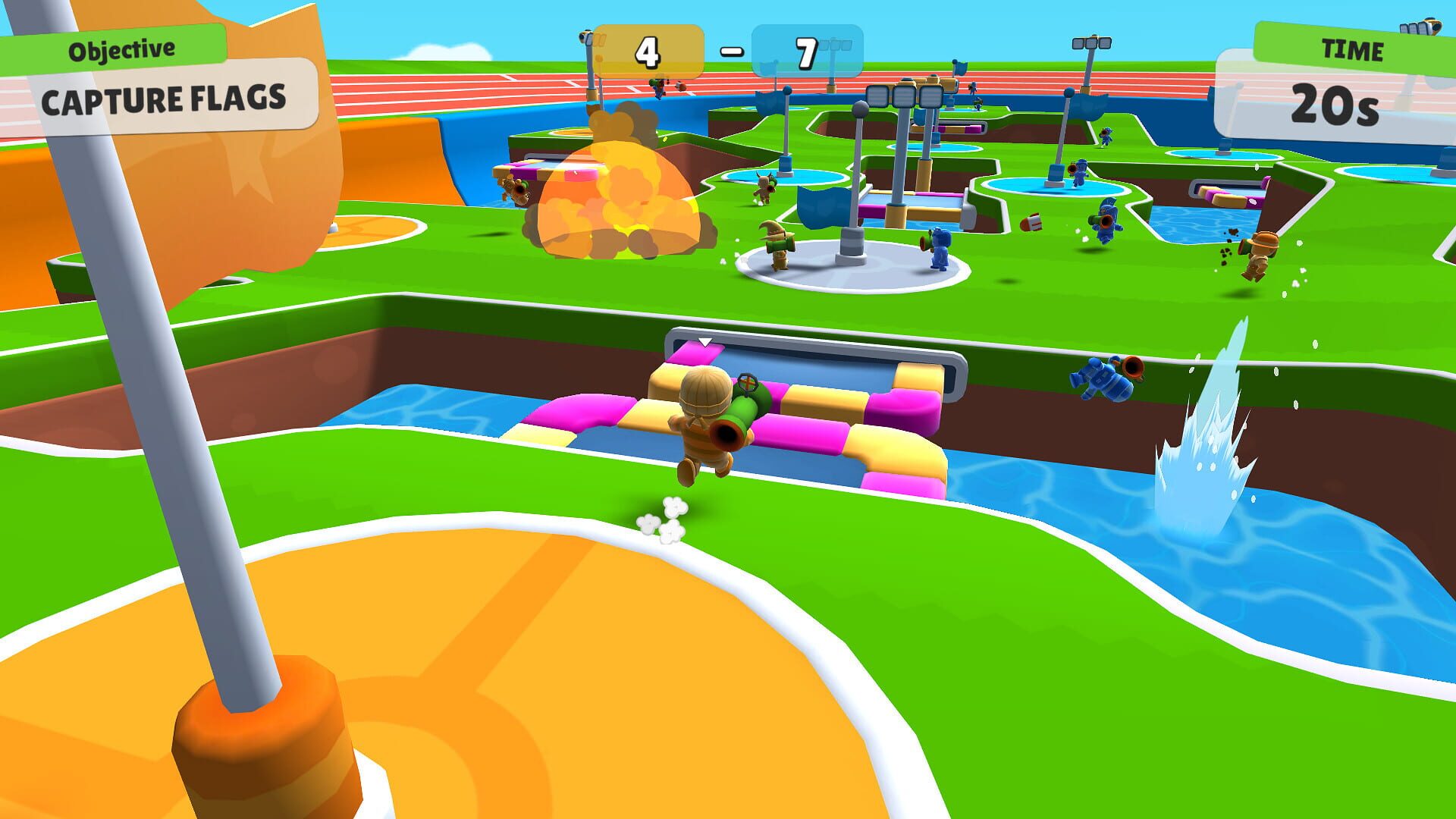Click the white arrow marker above the banner bar
1456x819 pixels.
[707, 341]
